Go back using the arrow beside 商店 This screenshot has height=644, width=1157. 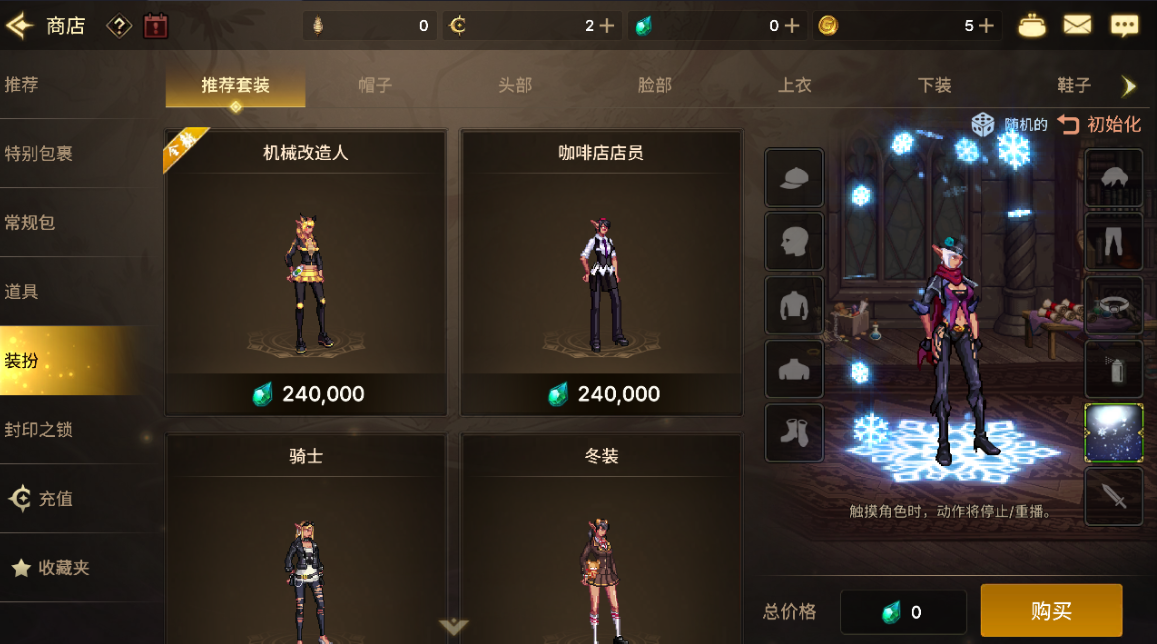click(20, 25)
